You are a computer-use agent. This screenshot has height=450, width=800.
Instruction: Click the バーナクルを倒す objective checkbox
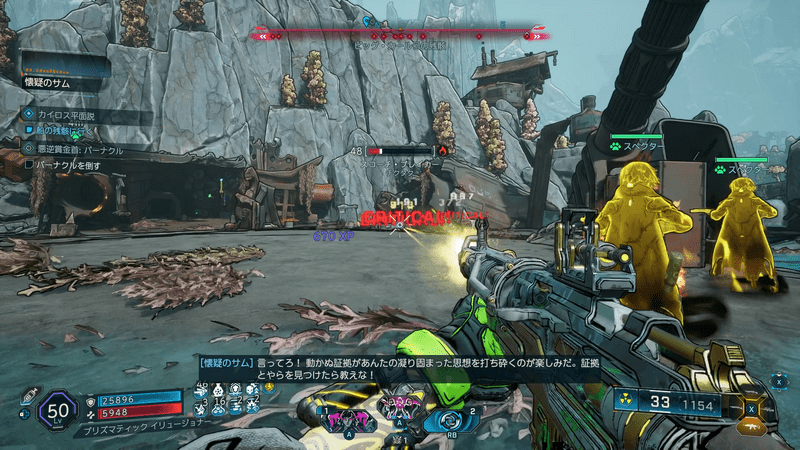30,163
